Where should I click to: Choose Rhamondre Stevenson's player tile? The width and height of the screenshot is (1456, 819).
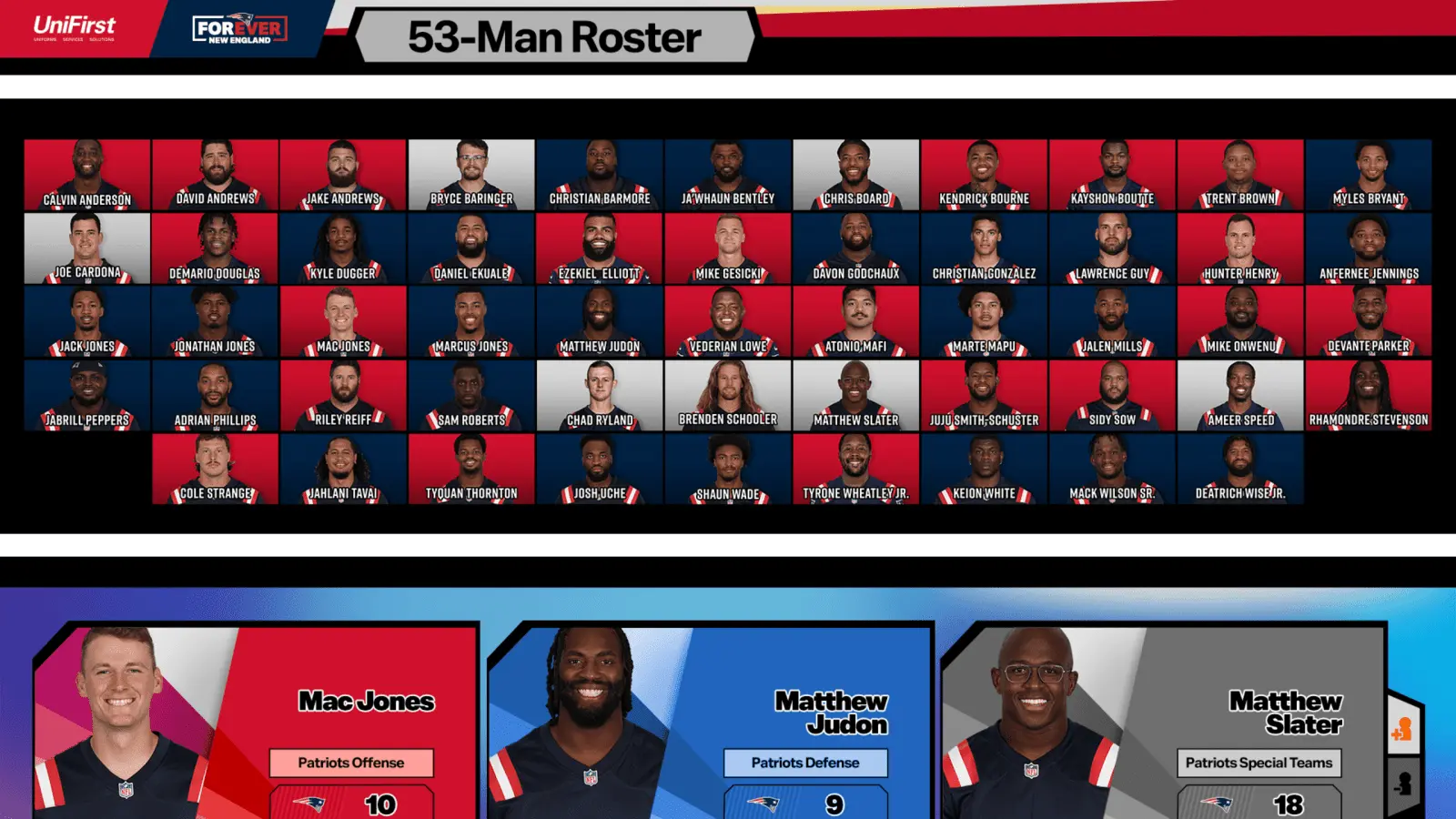pos(1369,395)
